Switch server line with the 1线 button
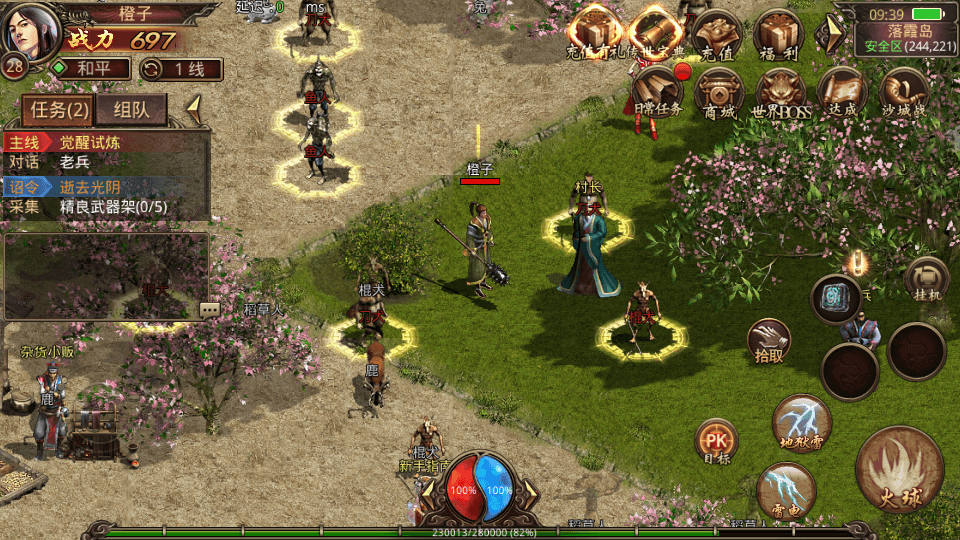This screenshot has height=540, width=960. [182, 69]
